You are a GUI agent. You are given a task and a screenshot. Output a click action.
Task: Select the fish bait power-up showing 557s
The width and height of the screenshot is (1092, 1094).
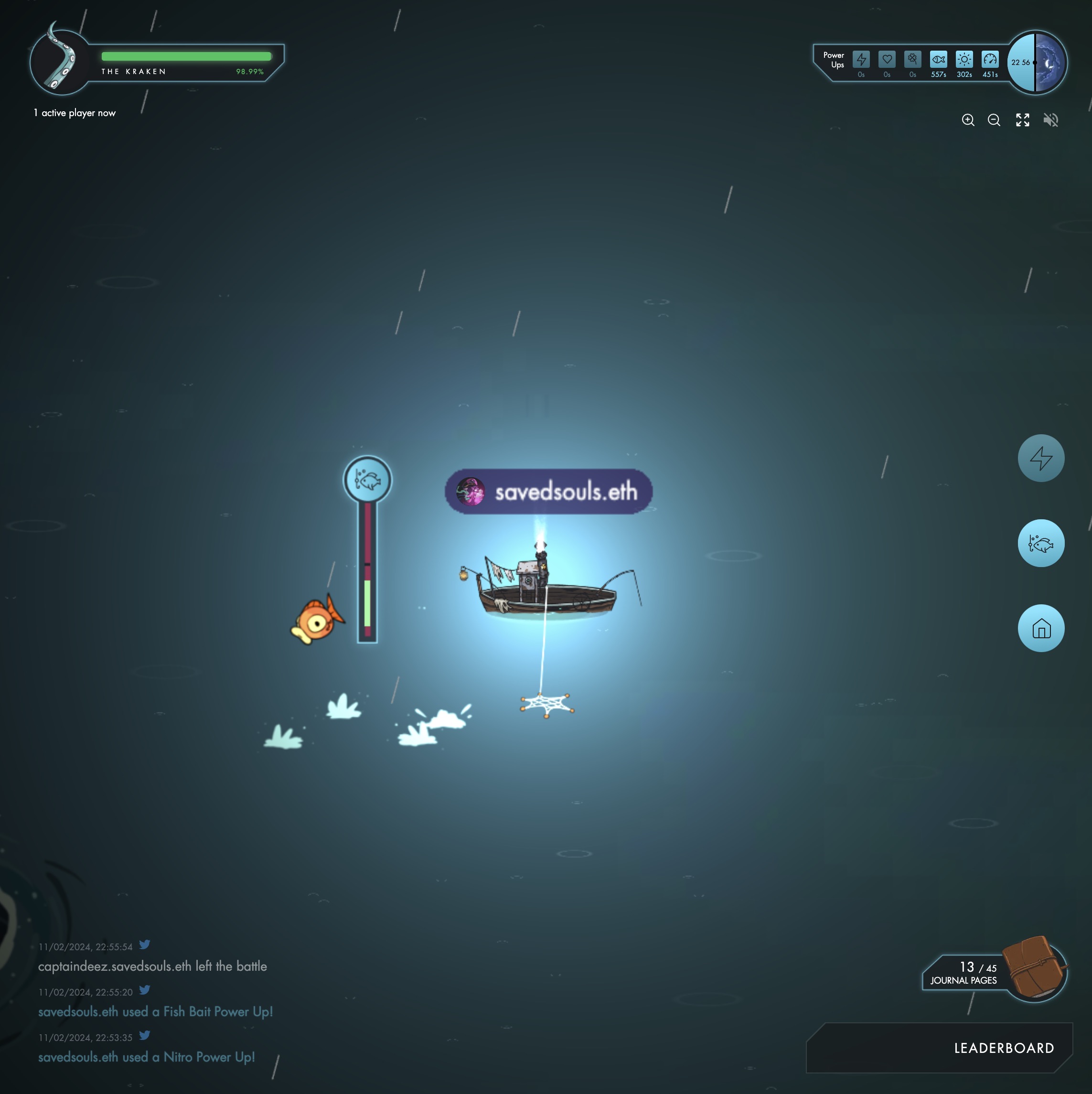click(x=938, y=59)
